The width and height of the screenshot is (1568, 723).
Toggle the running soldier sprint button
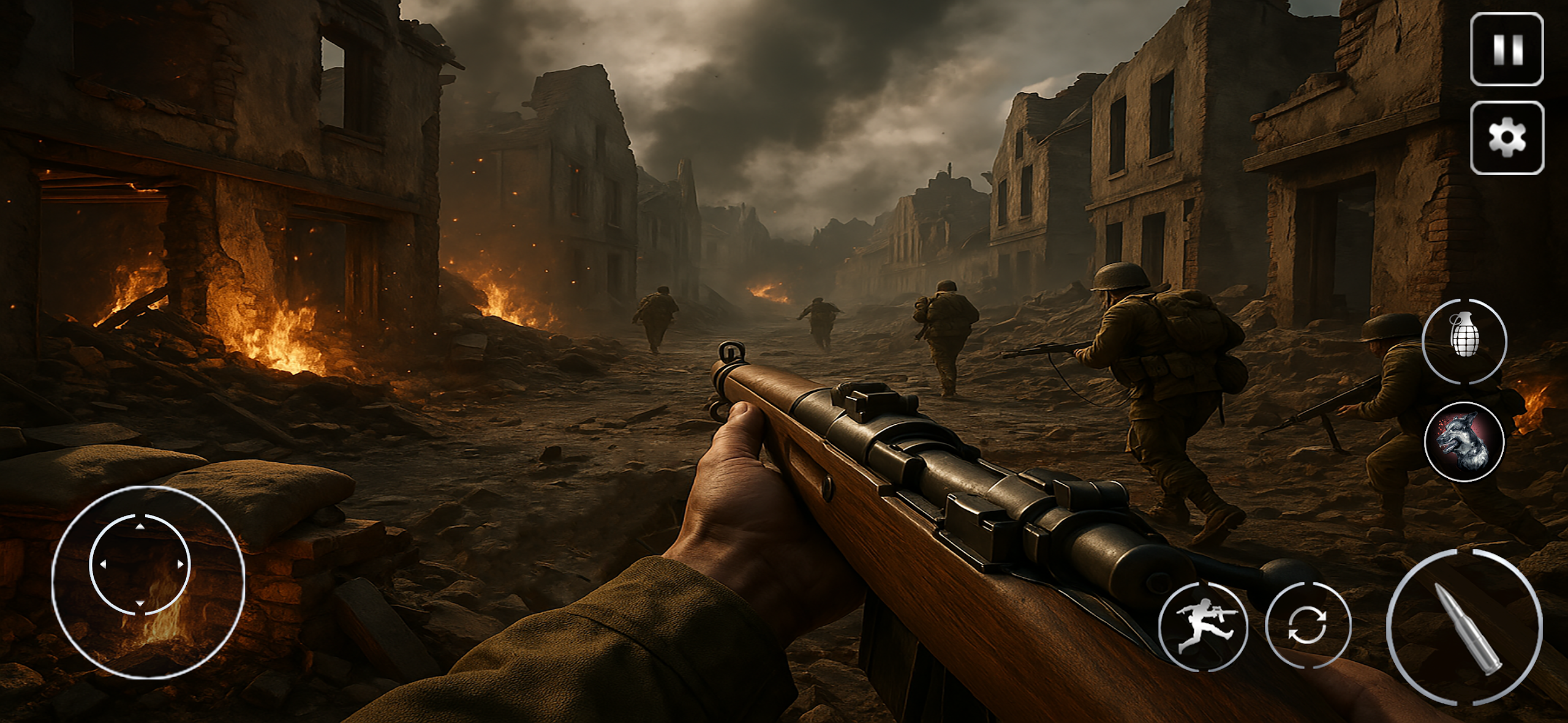click(1203, 626)
